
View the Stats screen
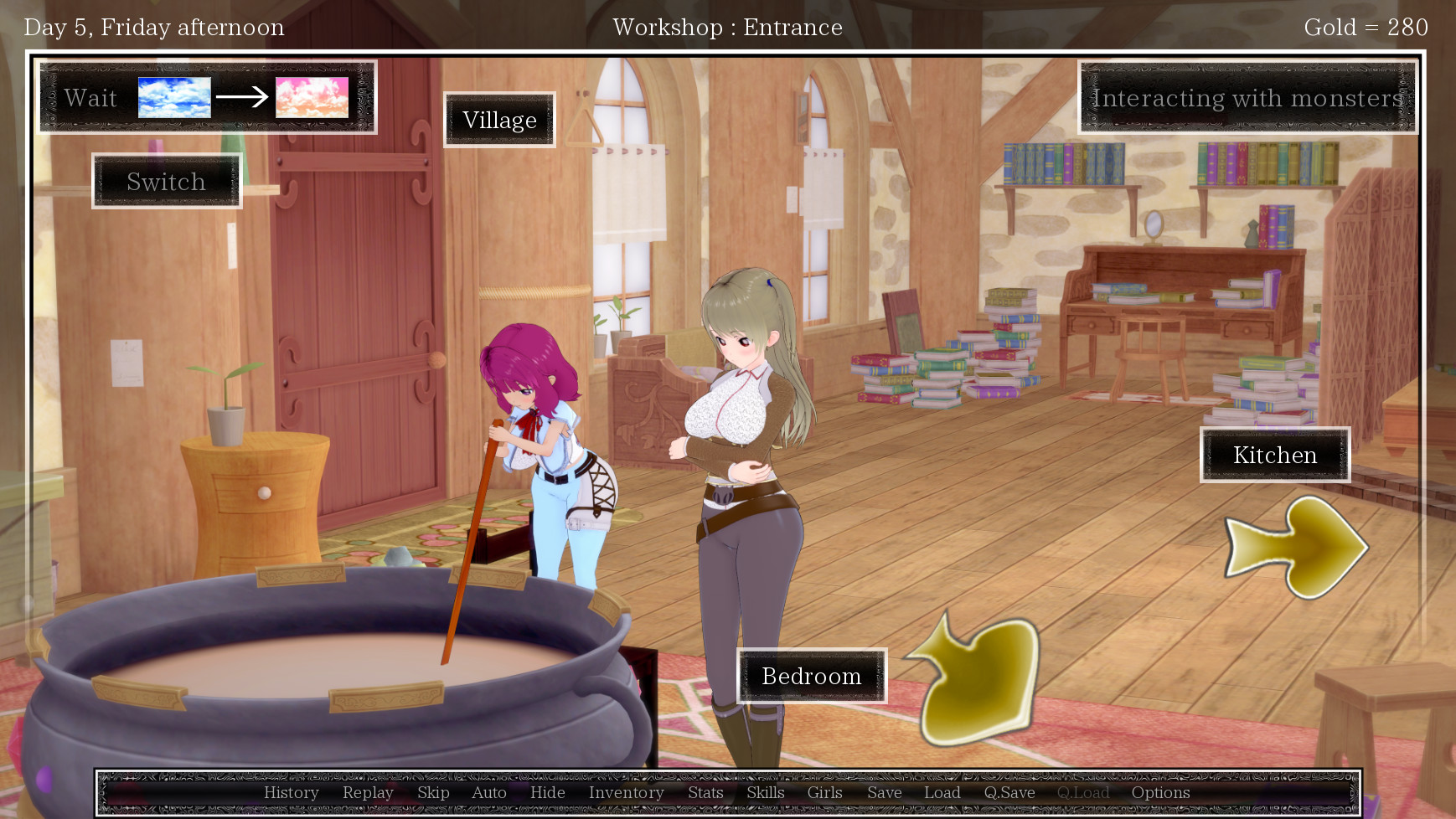point(705,792)
